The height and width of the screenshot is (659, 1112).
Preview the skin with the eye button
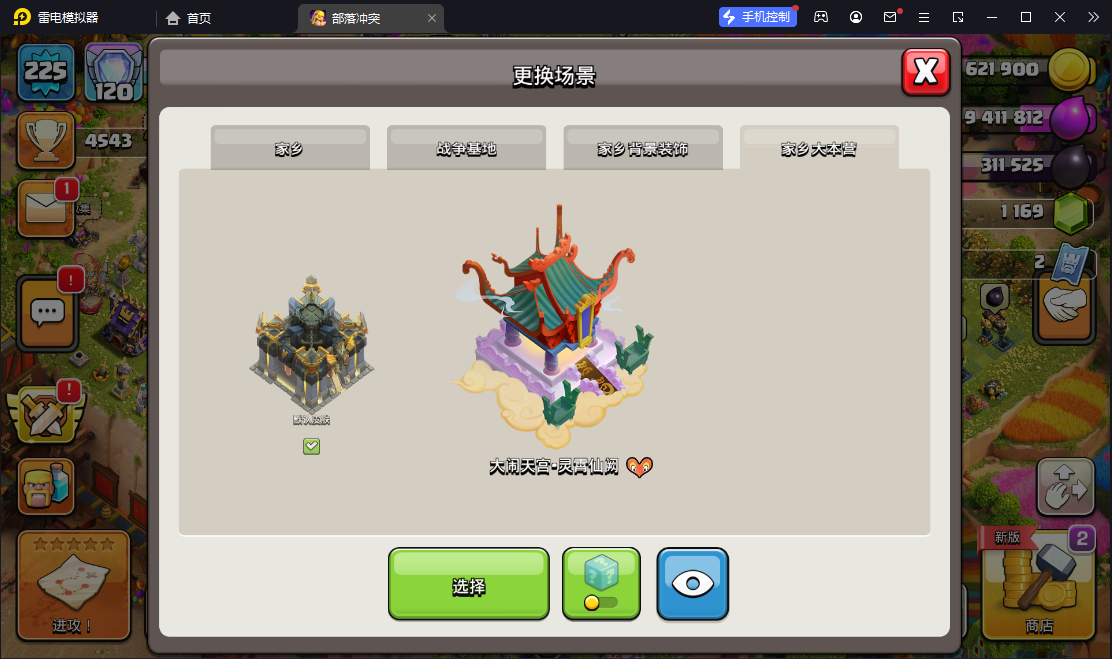tap(692, 584)
